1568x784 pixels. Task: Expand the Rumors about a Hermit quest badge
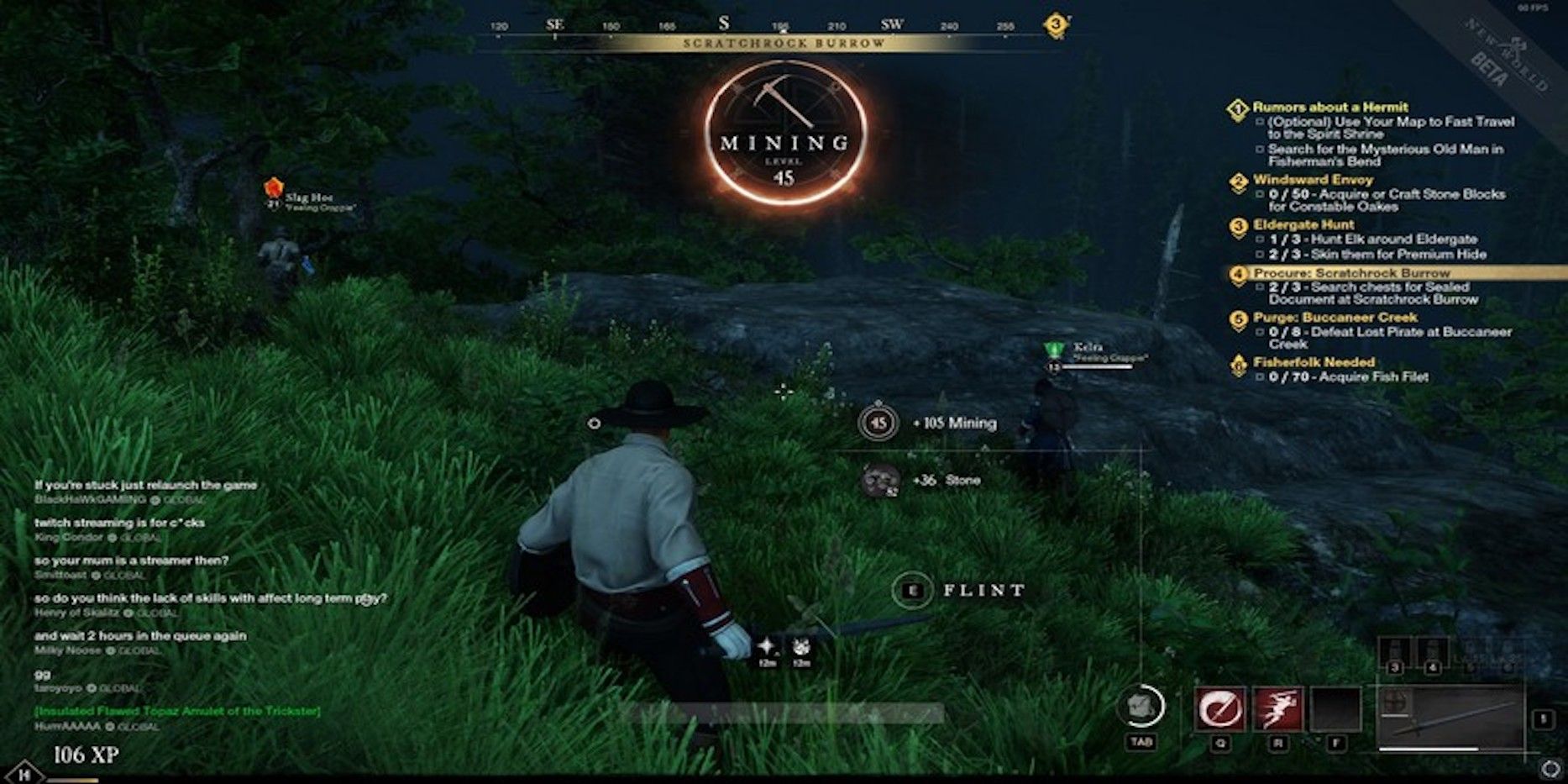pos(1238,108)
